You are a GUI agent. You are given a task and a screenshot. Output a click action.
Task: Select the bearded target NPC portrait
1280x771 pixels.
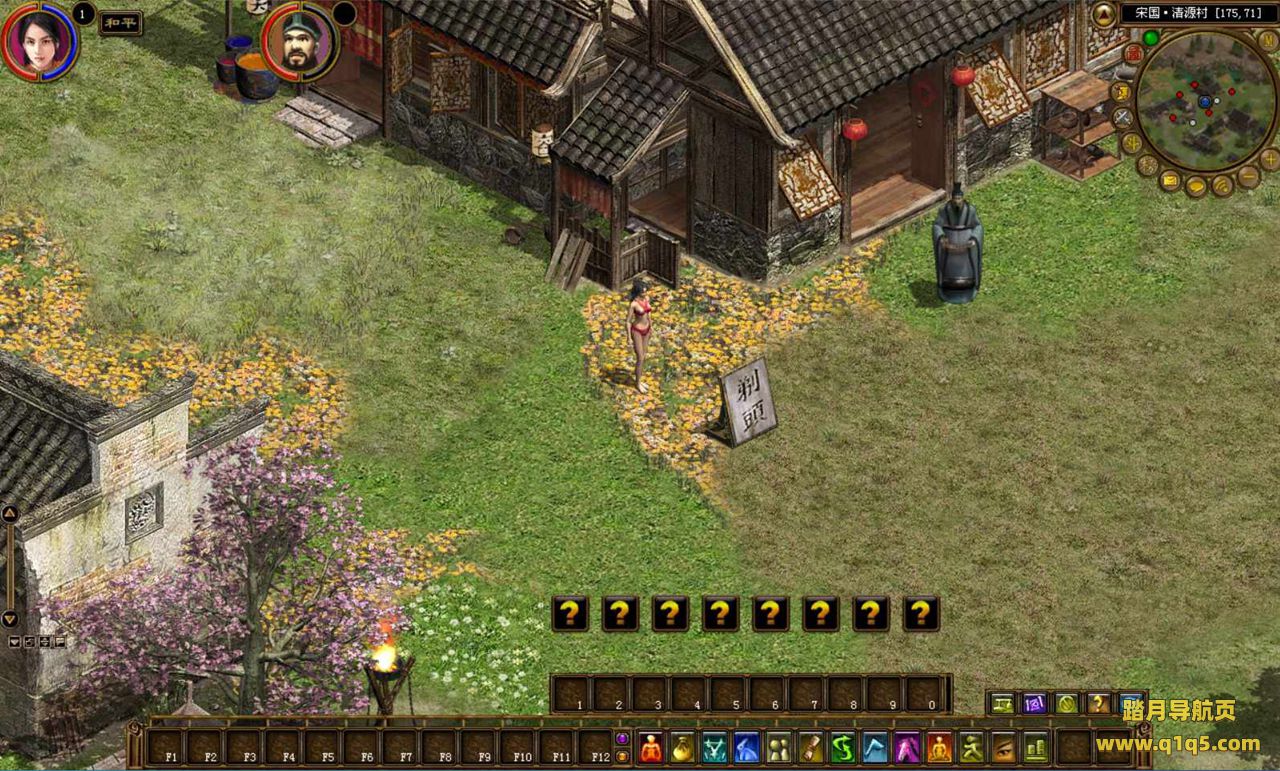tap(299, 42)
